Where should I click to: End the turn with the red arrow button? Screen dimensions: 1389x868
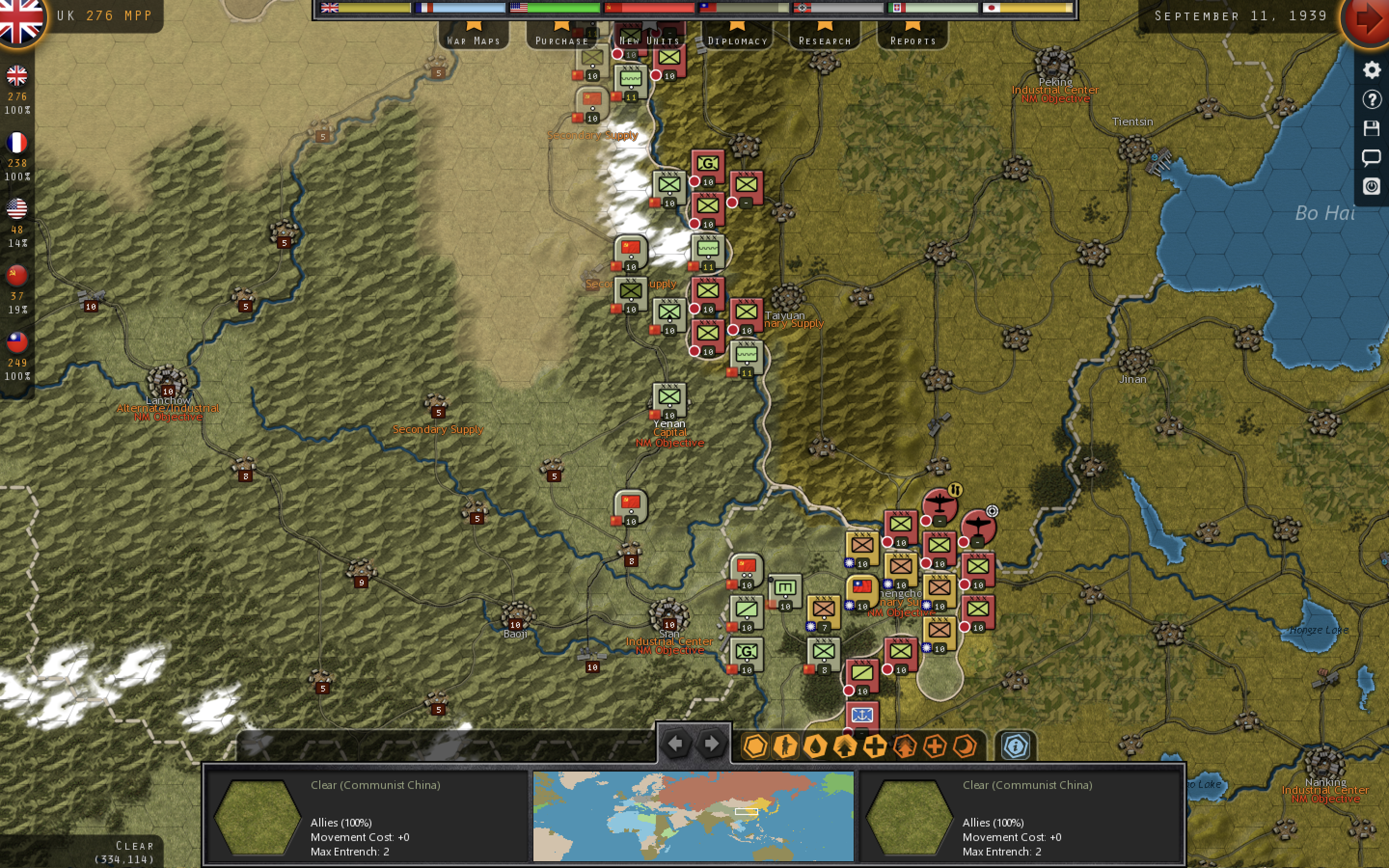click(x=1369, y=19)
